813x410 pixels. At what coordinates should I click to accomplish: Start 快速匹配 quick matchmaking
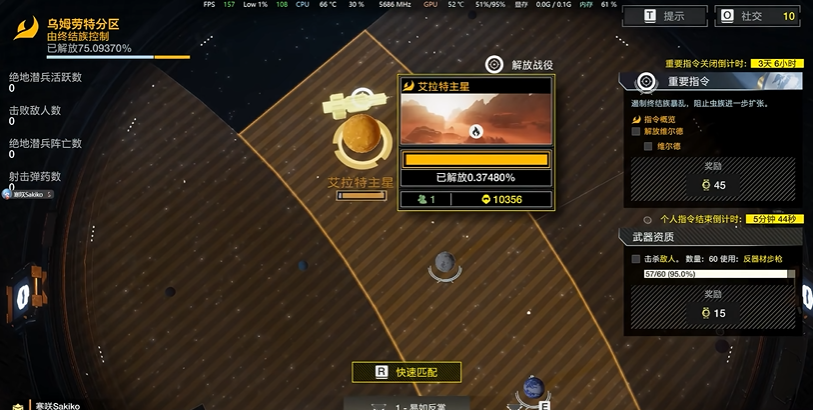point(406,372)
